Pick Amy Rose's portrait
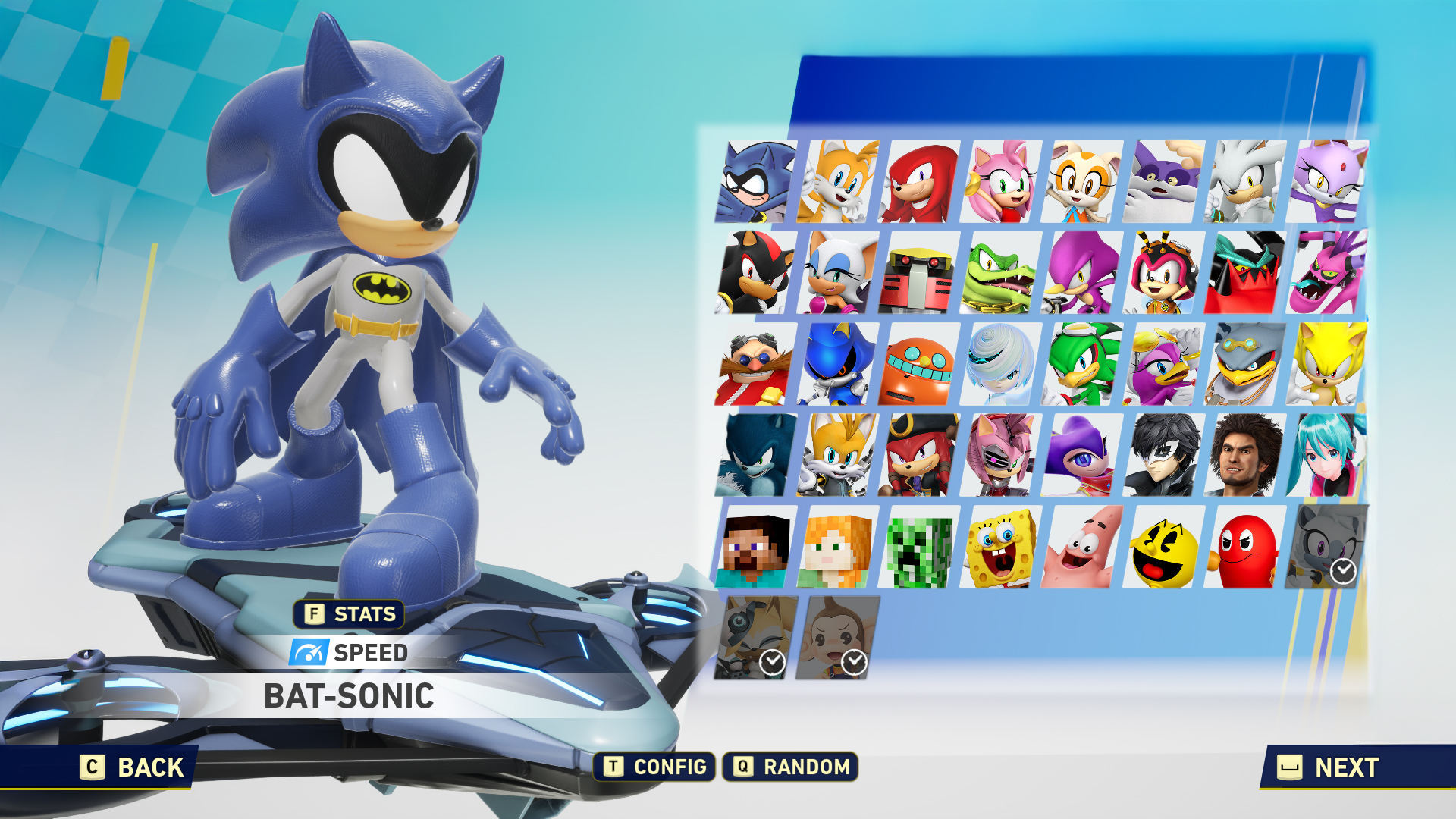Viewport: 1456px width, 819px height. click(1001, 182)
